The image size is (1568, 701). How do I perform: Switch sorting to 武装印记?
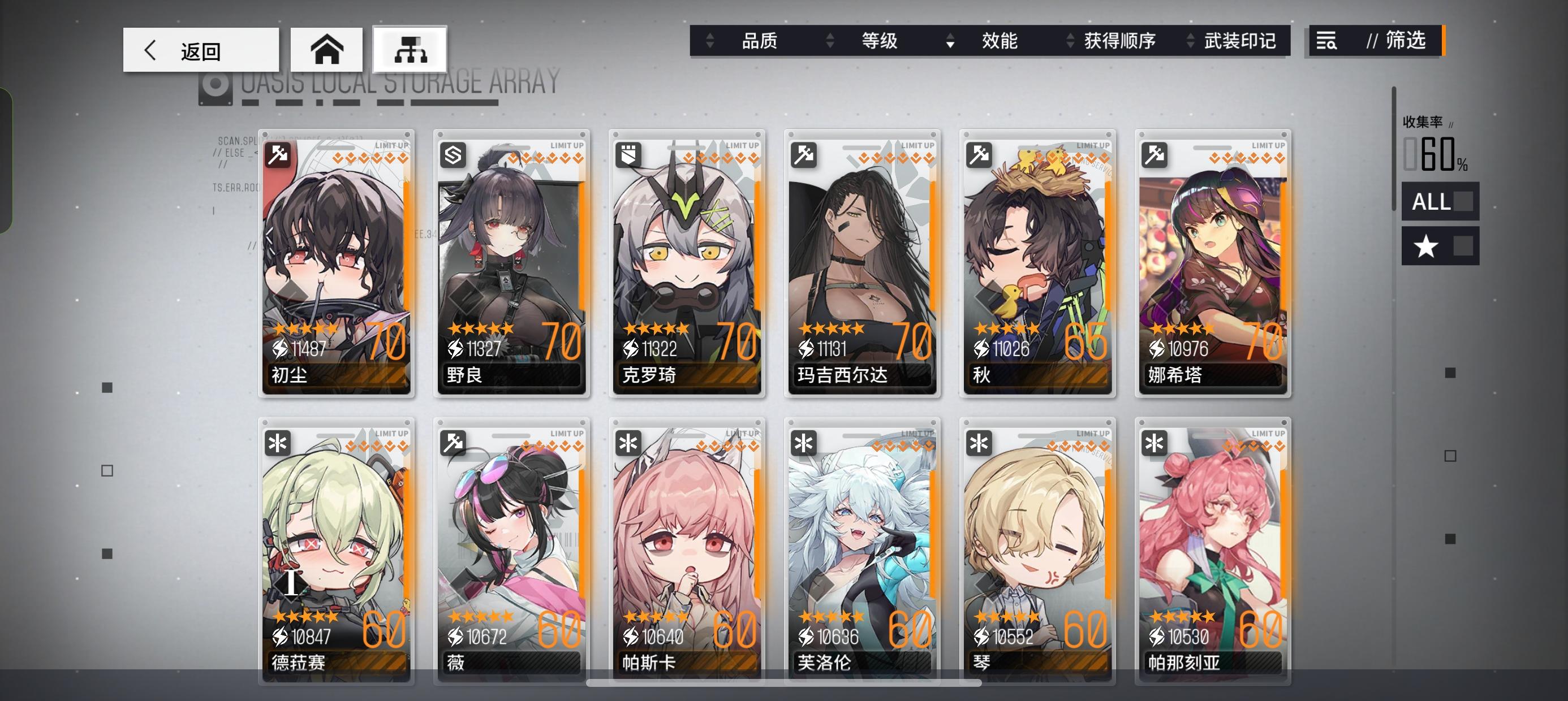tap(1240, 41)
